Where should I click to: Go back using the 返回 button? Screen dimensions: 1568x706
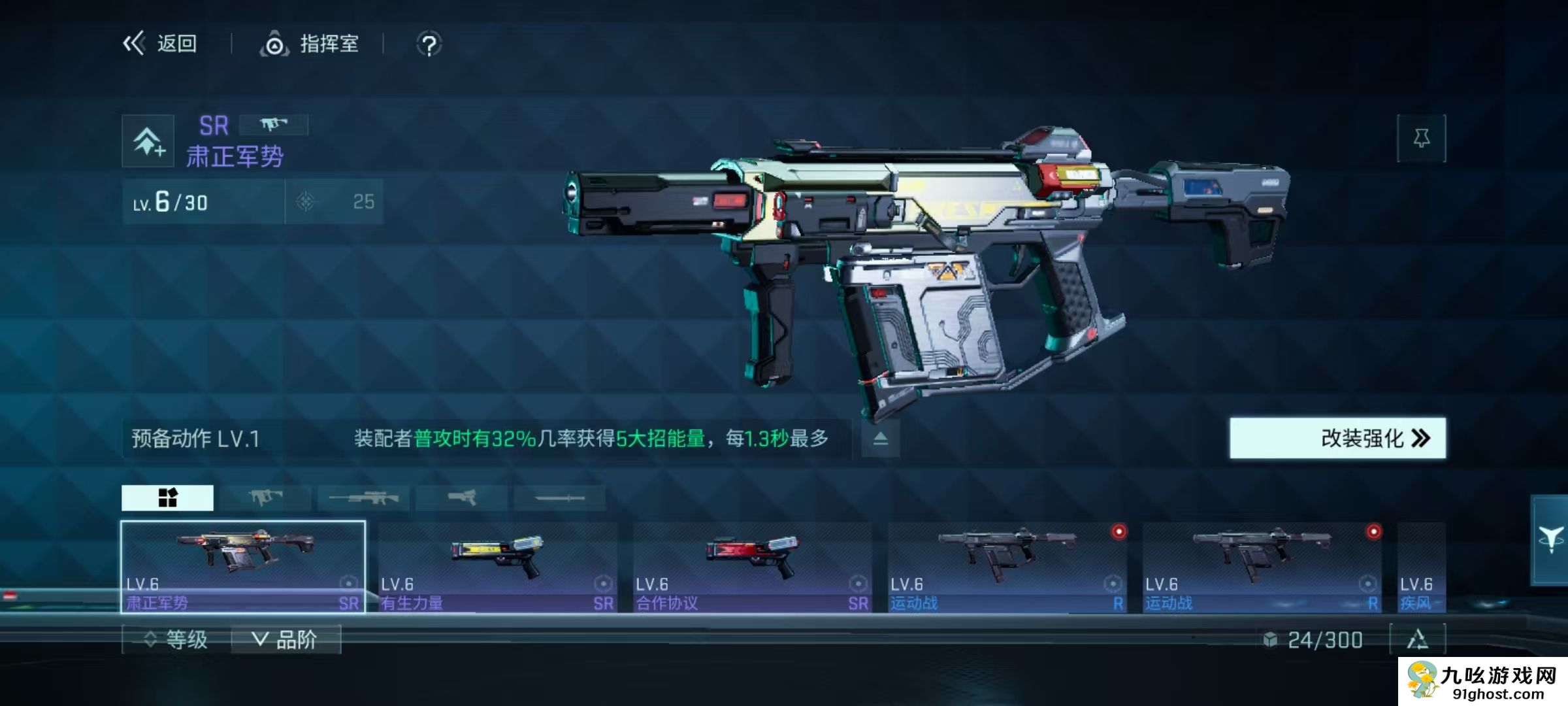pos(160,44)
